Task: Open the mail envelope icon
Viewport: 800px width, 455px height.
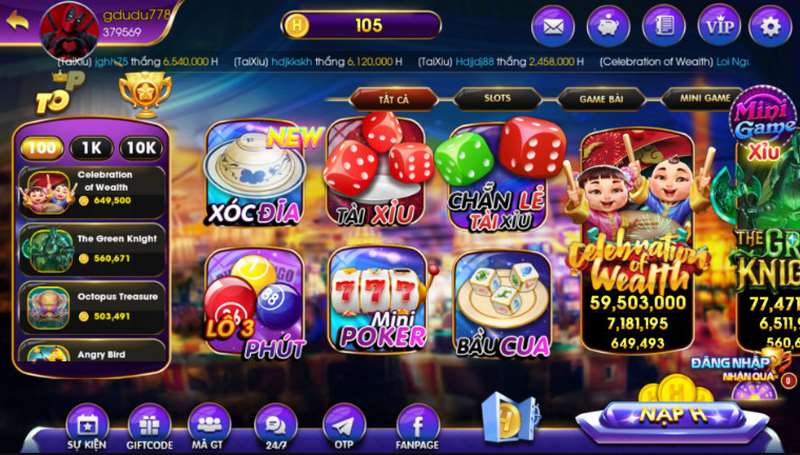Action: (552, 25)
